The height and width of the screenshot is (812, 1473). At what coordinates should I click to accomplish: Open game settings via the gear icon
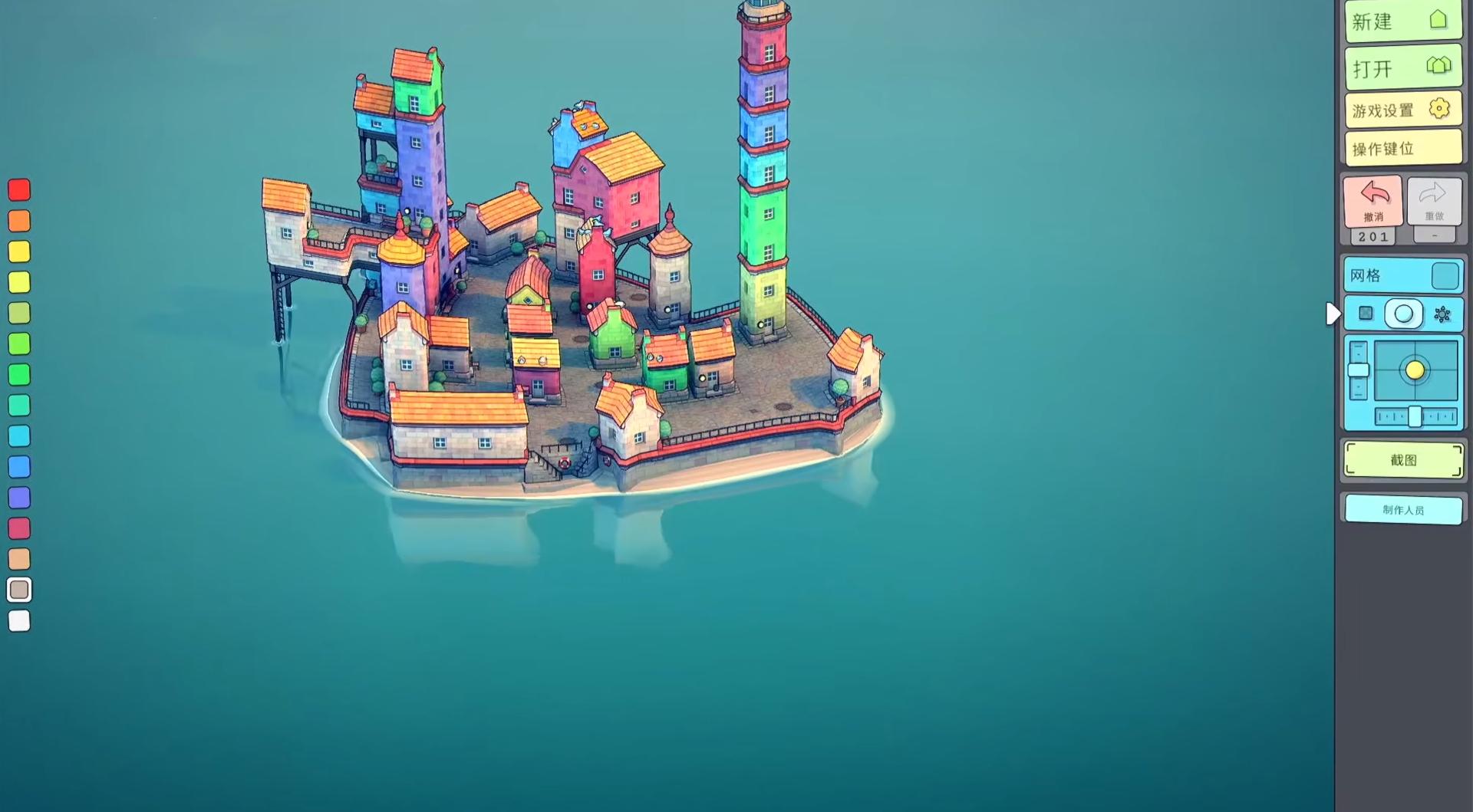pyautogui.click(x=1441, y=109)
